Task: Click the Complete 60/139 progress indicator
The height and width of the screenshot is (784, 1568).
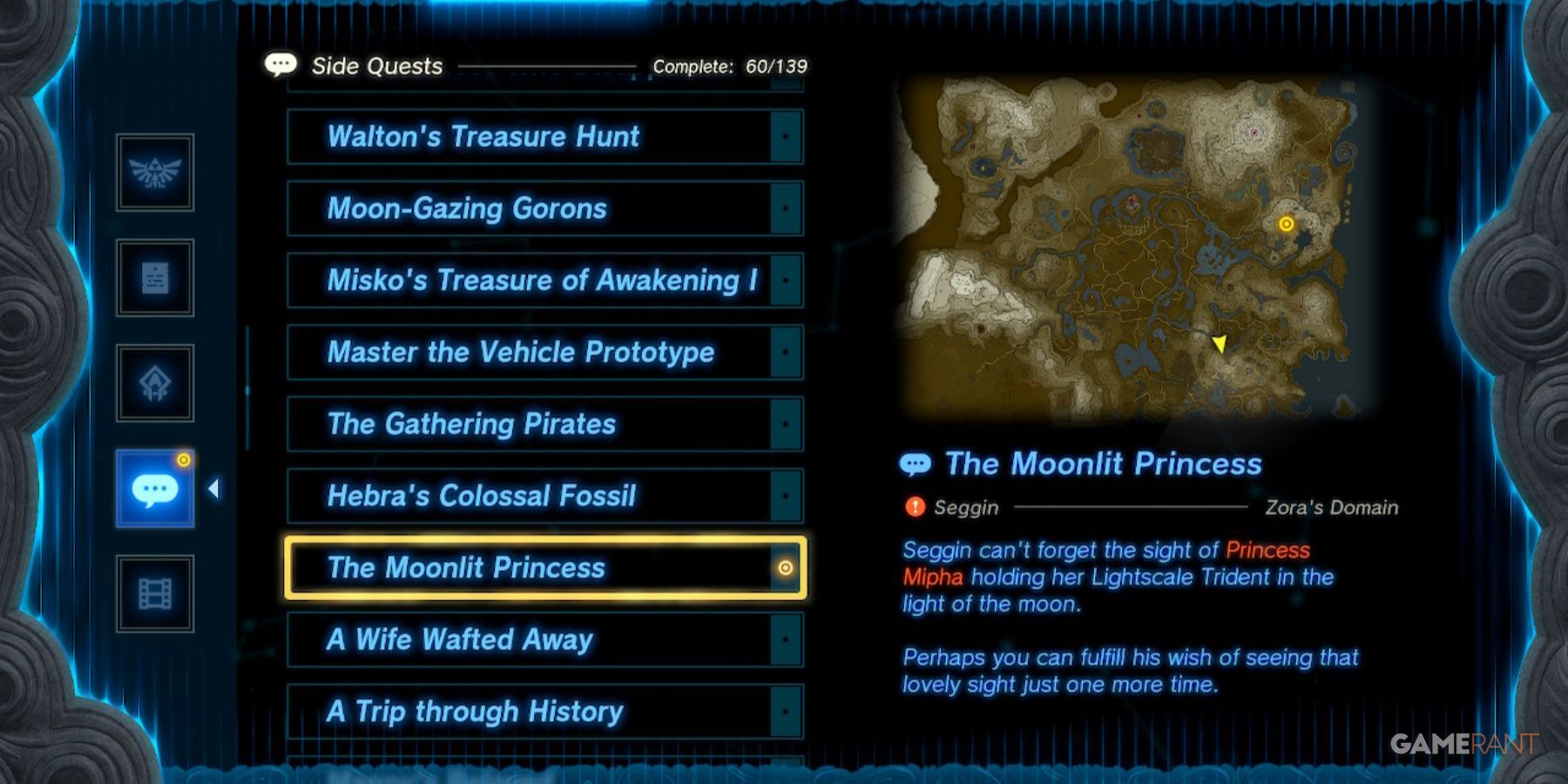Action: pyautogui.click(x=730, y=66)
